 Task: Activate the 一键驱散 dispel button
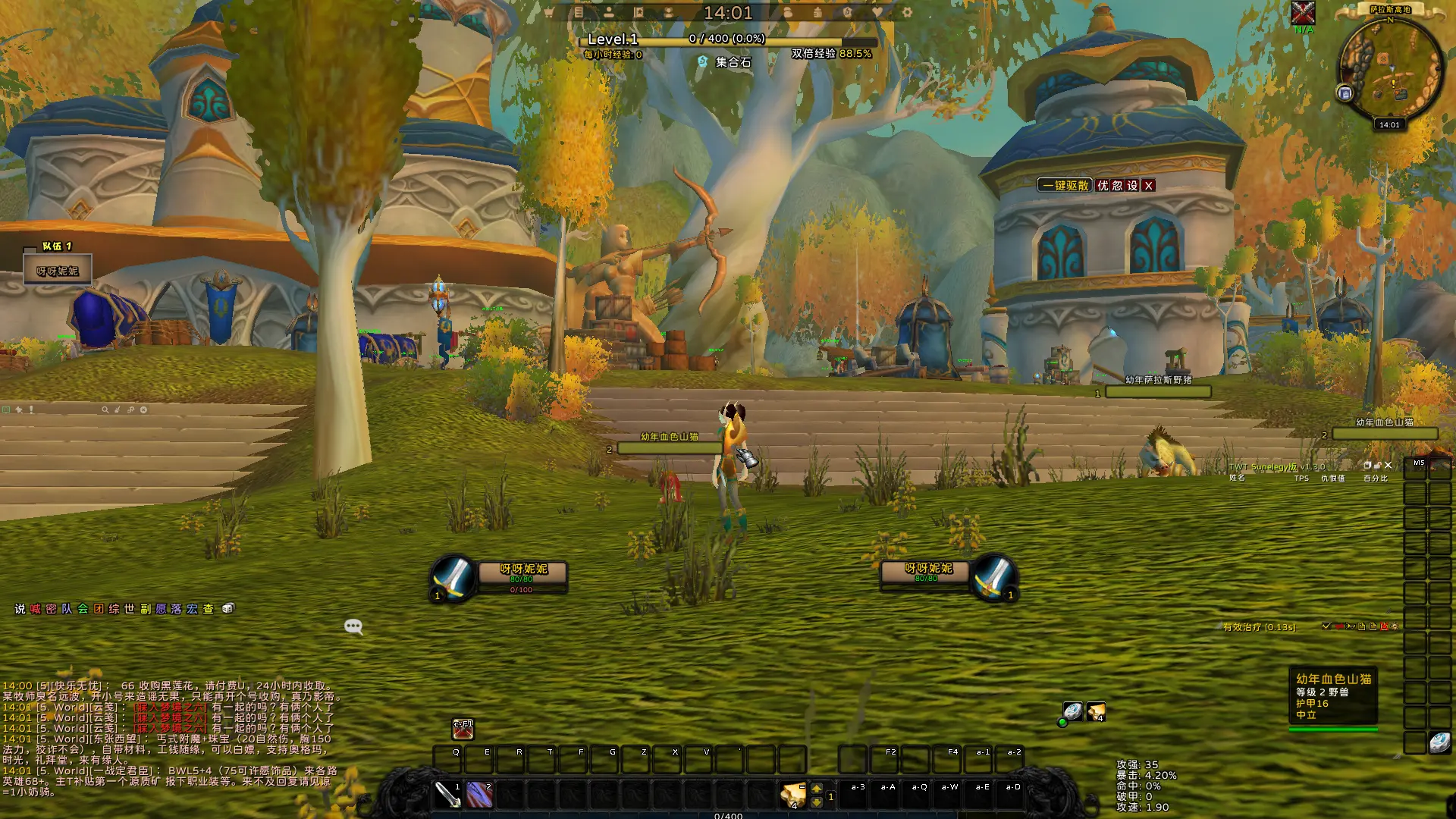(1065, 186)
